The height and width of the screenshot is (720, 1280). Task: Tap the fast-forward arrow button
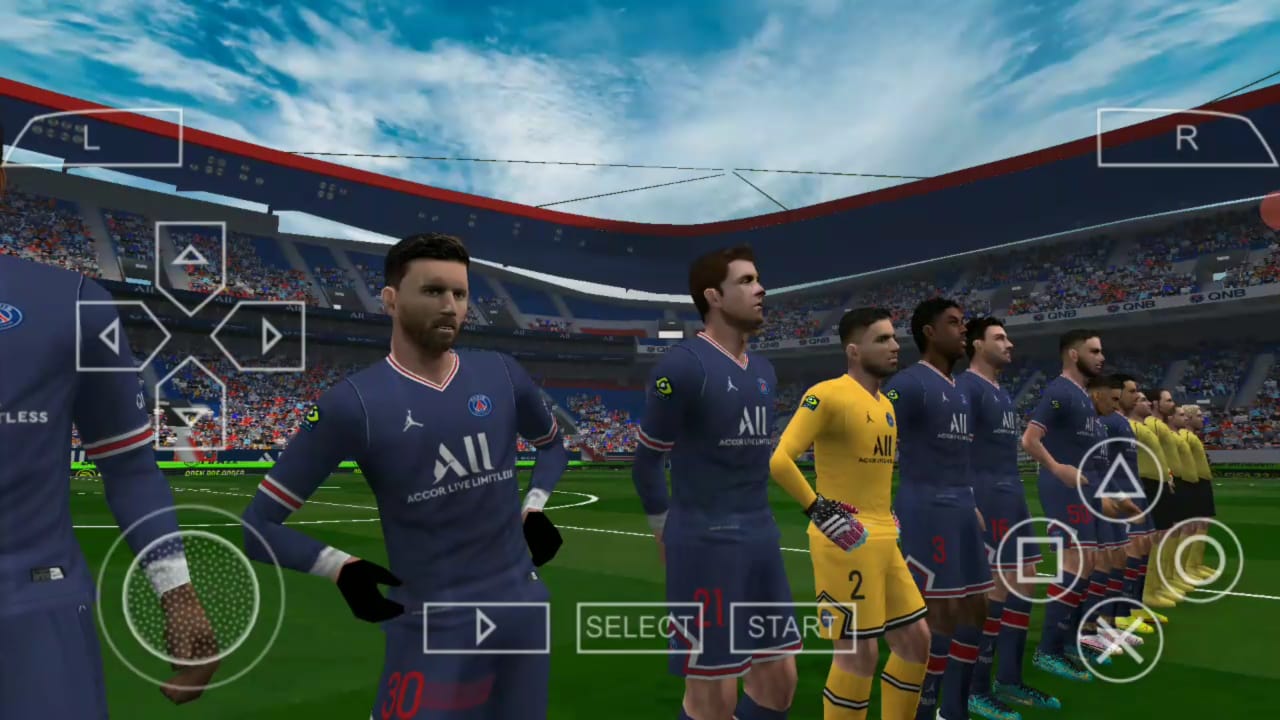pos(487,627)
